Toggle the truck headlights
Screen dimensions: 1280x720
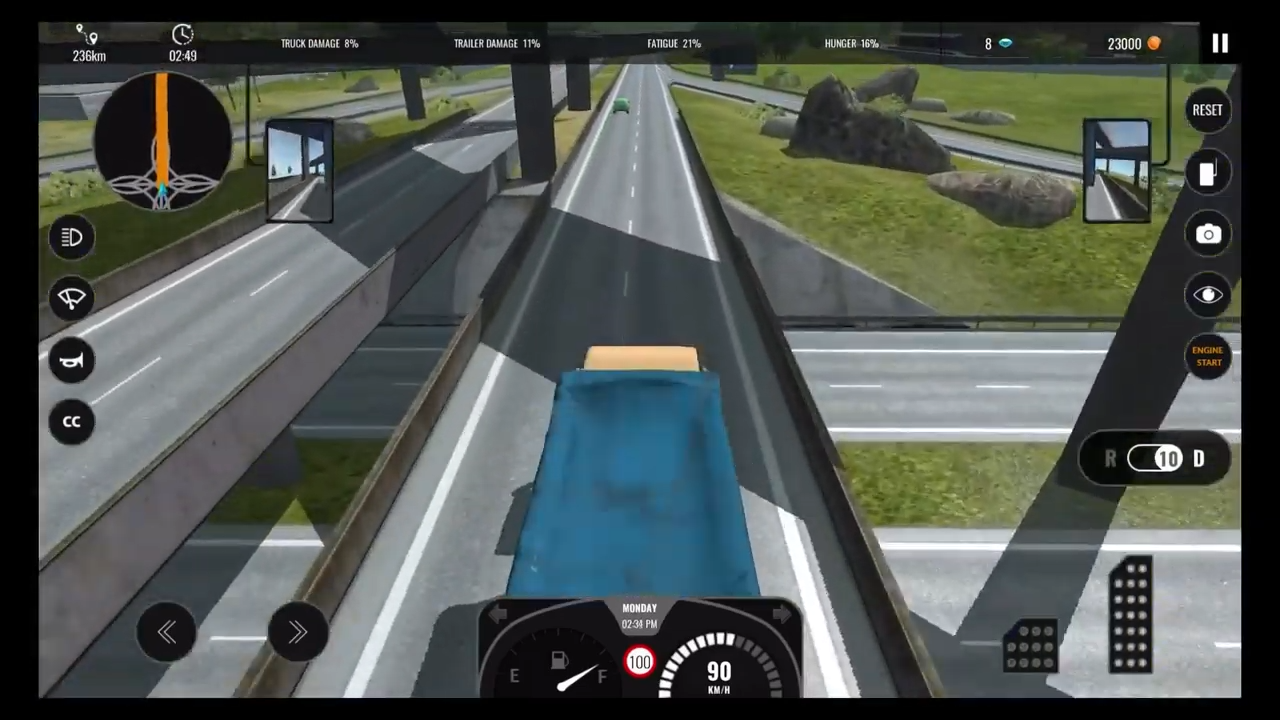click(71, 237)
